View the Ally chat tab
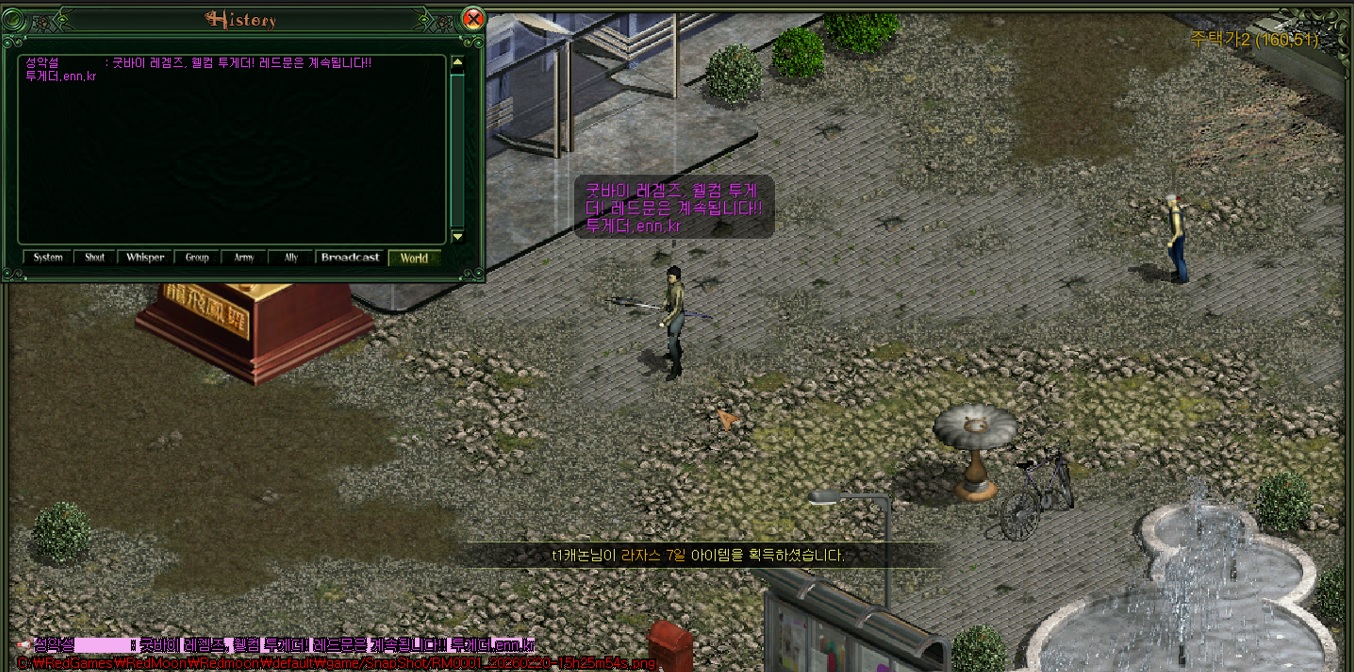This screenshot has width=1354, height=672. [x=291, y=257]
